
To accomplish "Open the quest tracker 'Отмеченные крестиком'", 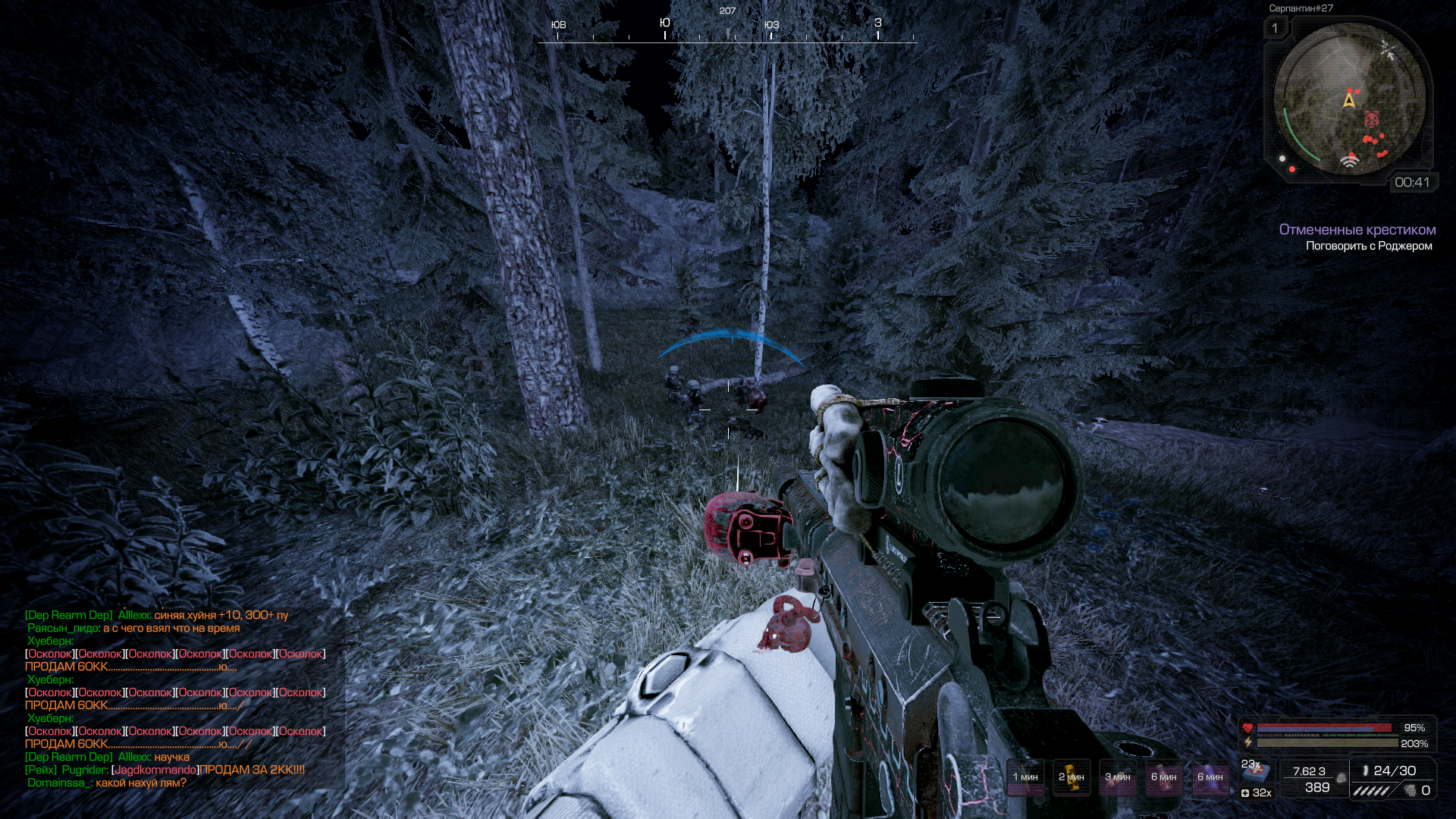I will click(1357, 230).
